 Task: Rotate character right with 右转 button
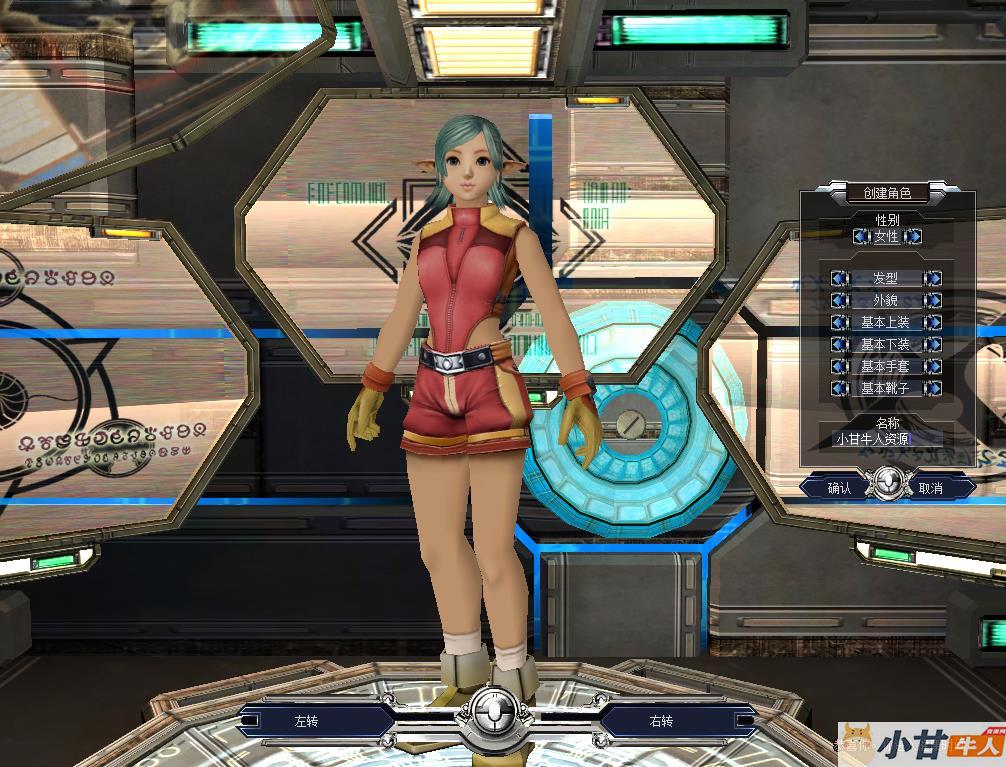tap(662, 721)
